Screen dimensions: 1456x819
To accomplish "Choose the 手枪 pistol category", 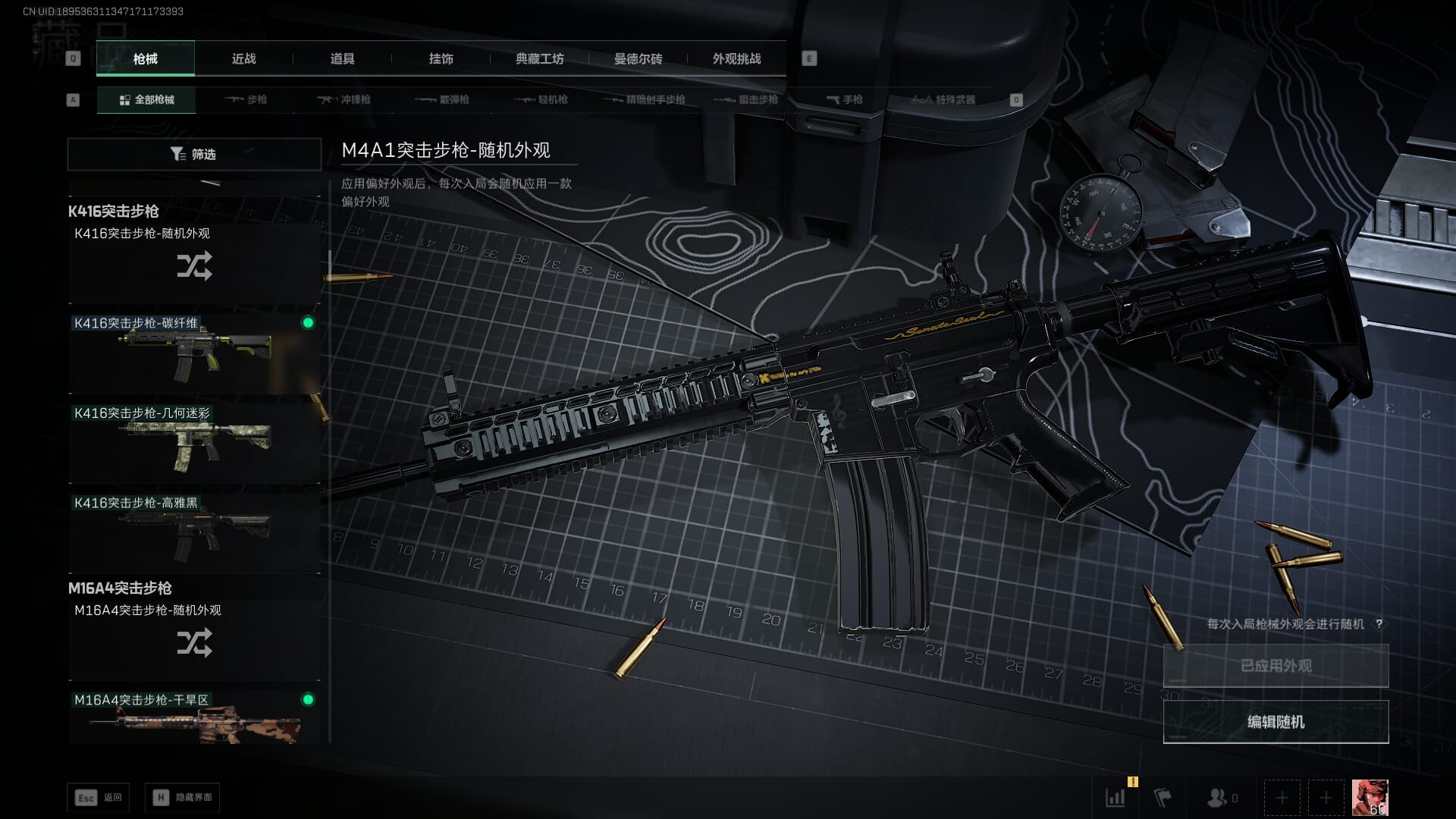I will pyautogui.click(x=845, y=99).
